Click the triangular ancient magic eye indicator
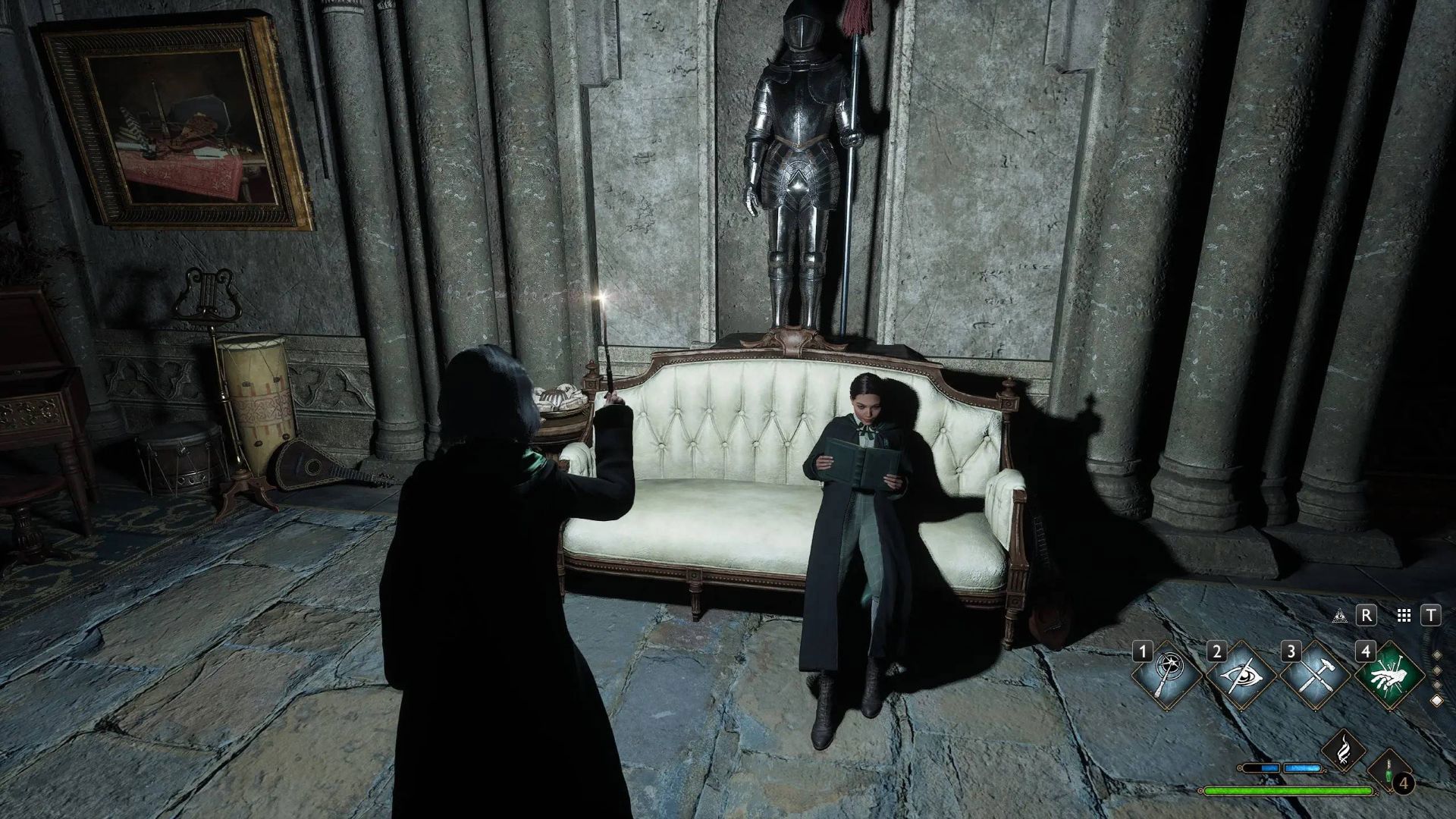Image resolution: width=1456 pixels, height=819 pixels. [1340, 617]
